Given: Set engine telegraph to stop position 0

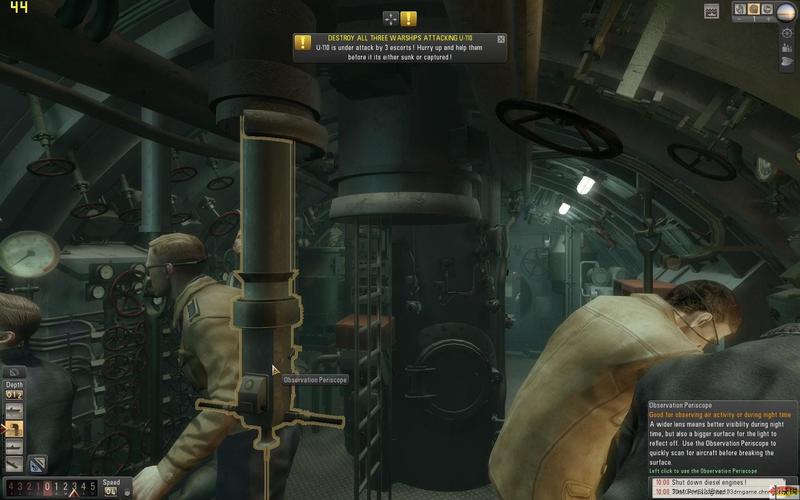Looking at the screenshot, I should 46,487.
